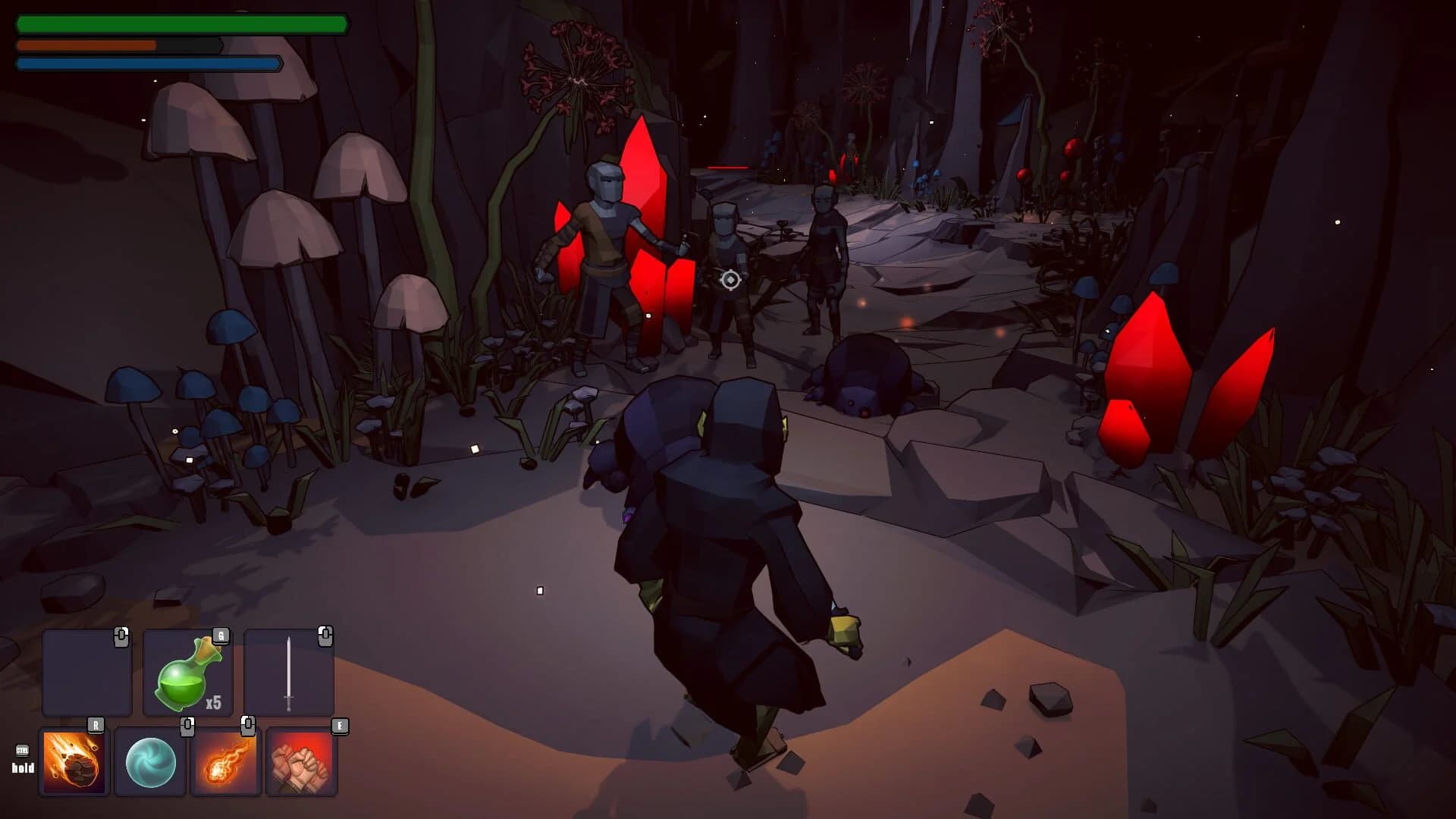
Task: Cast the blue orb spell from the hotbar
Action: [x=150, y=762]
